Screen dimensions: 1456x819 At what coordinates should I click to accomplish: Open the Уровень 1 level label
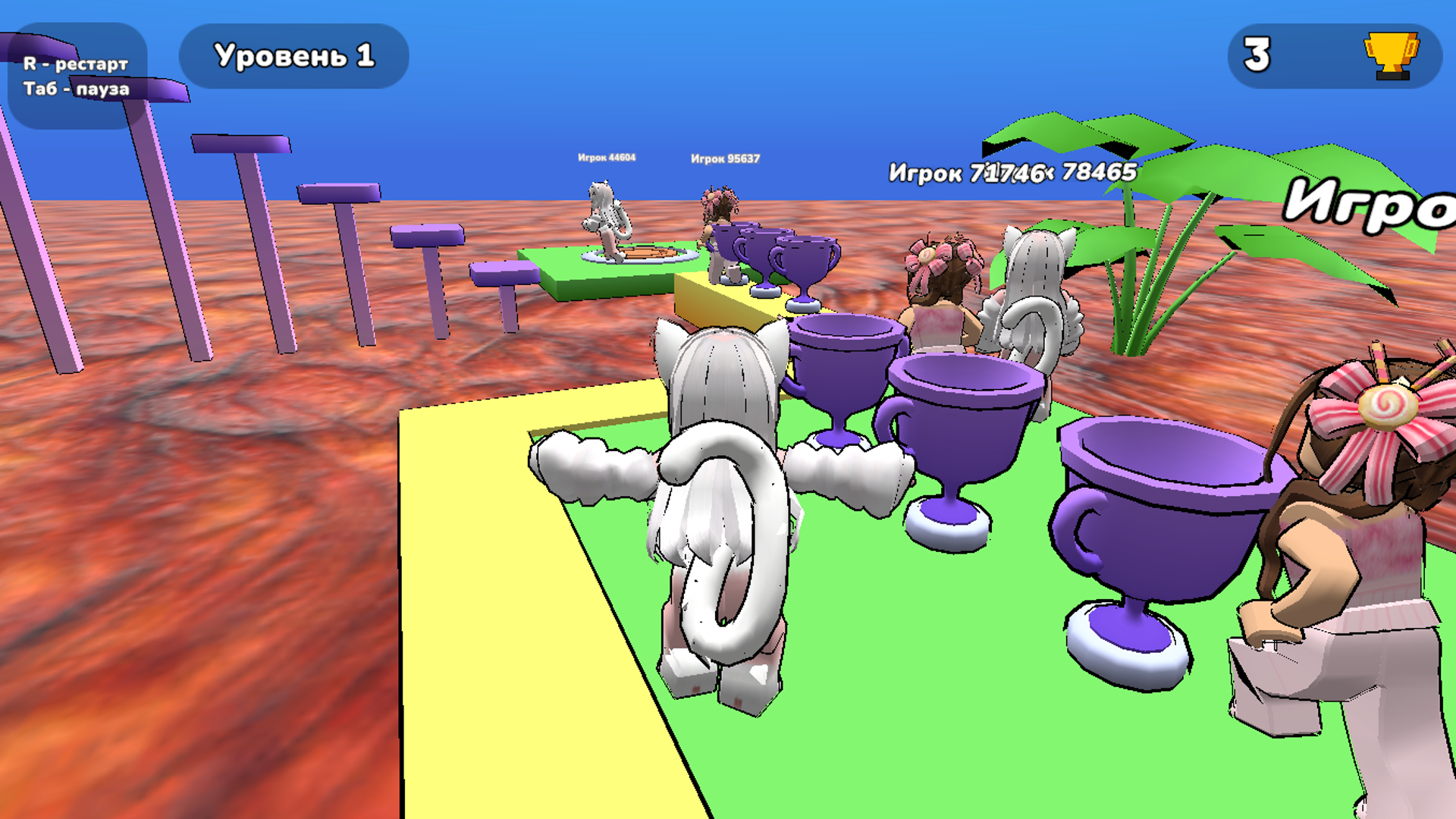pos(293,55)
